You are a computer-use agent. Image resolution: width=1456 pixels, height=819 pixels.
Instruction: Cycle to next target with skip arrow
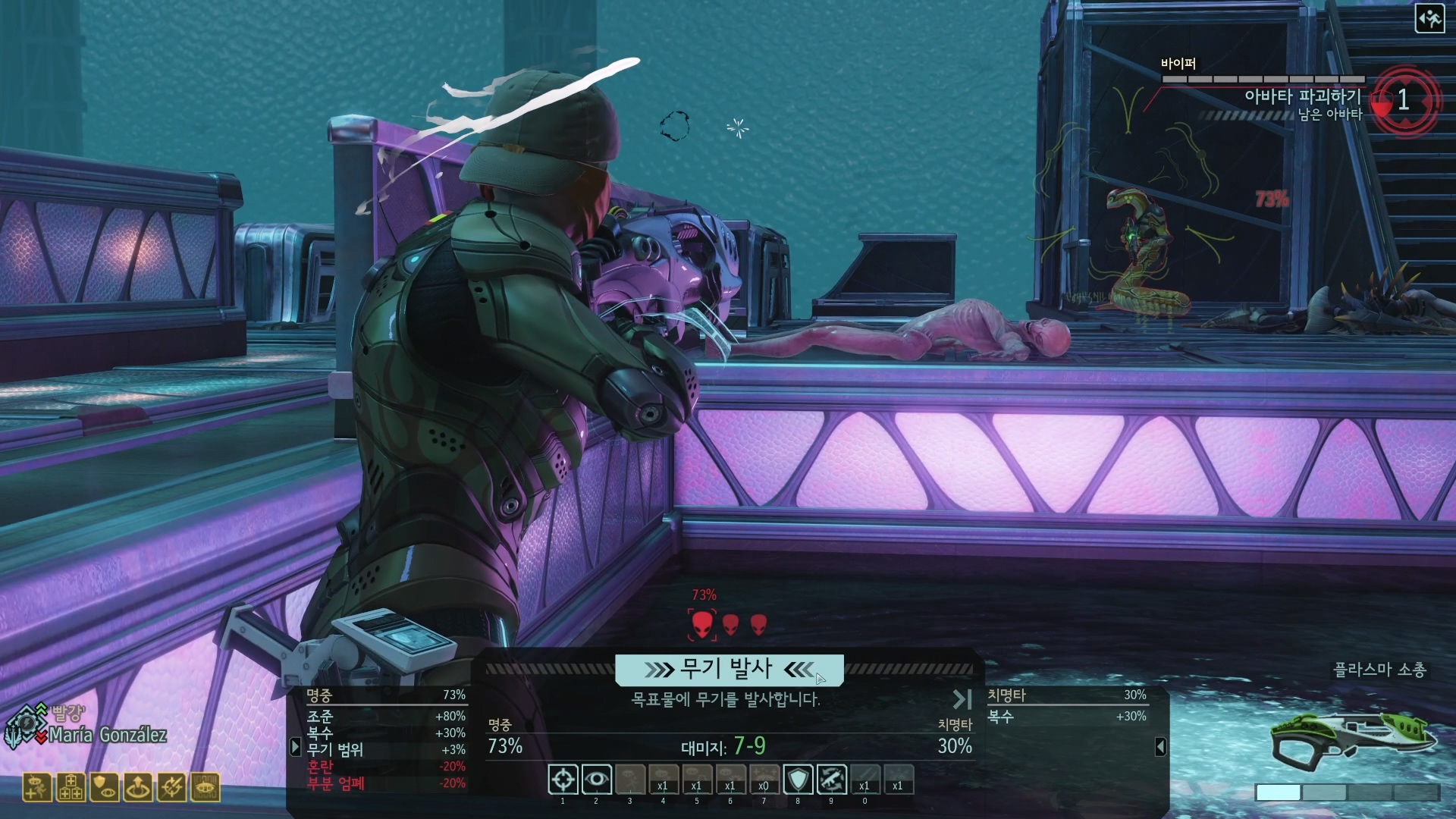(962, 699)
